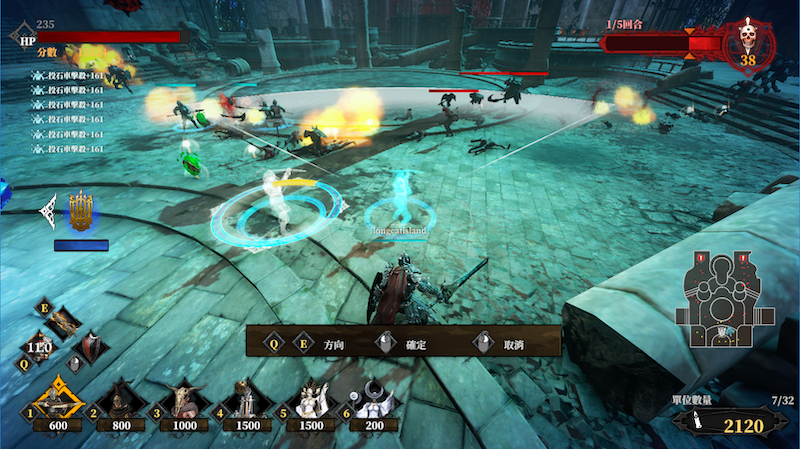Activate the red shield skill icon
The image size is (800, 449).
pos(92,346)
